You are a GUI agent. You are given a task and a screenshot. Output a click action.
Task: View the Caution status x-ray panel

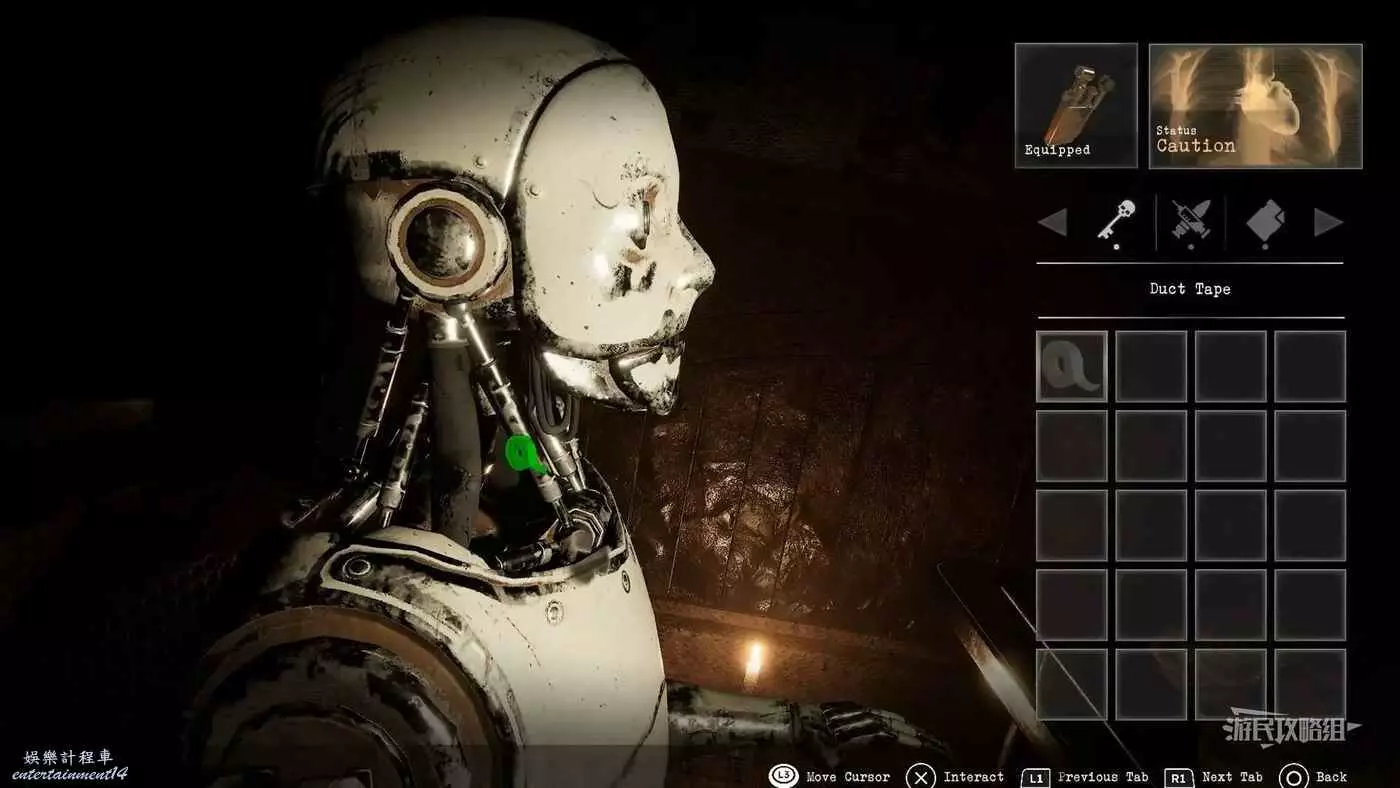tap(1255, 105)
